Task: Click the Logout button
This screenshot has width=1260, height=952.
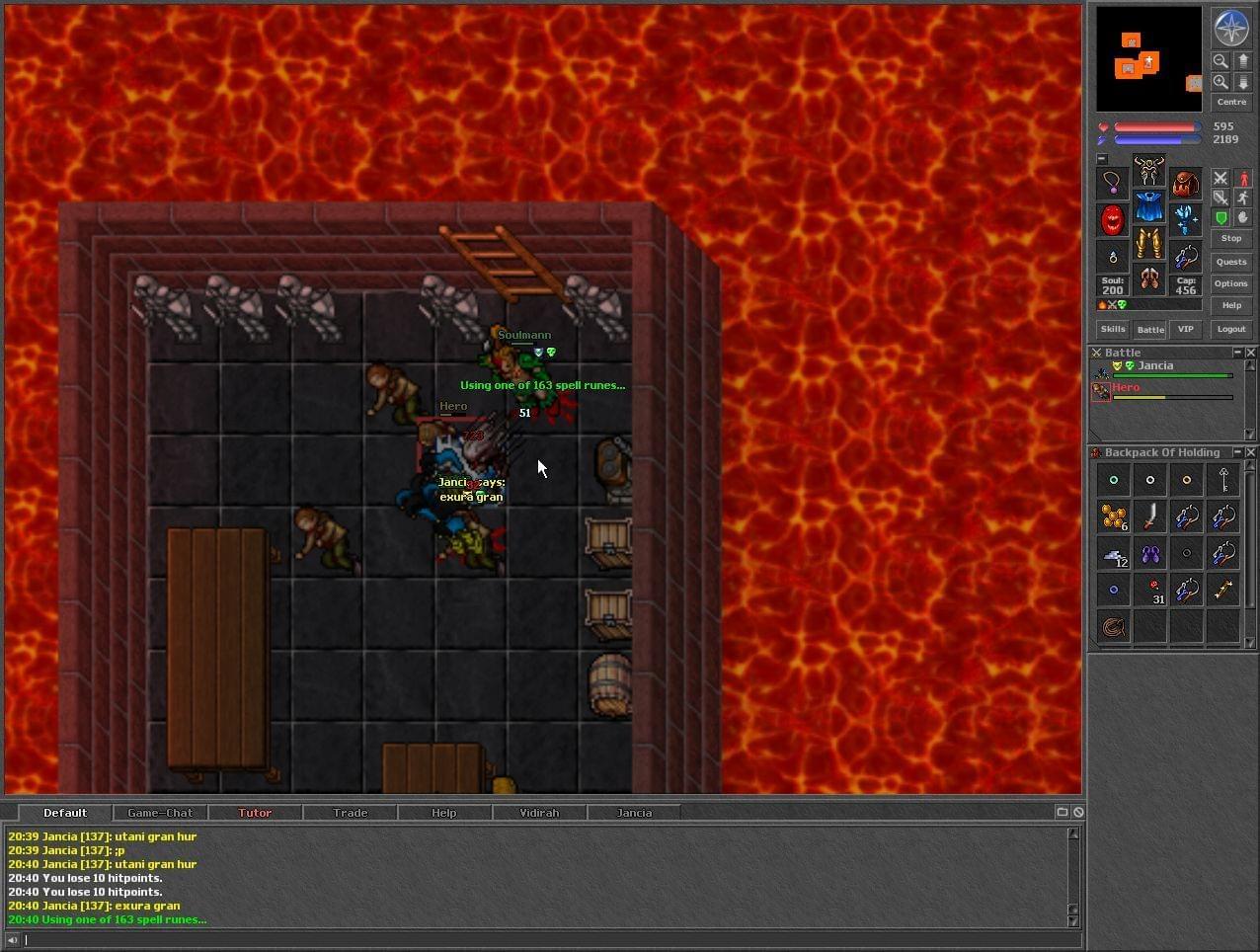Action: 1231,329
